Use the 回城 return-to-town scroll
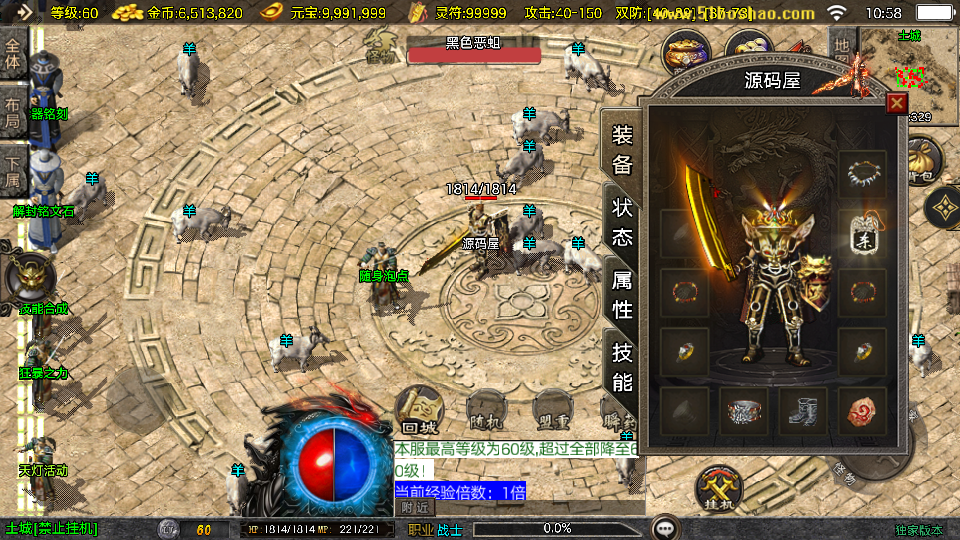960x540 pixels. [418, 412]
